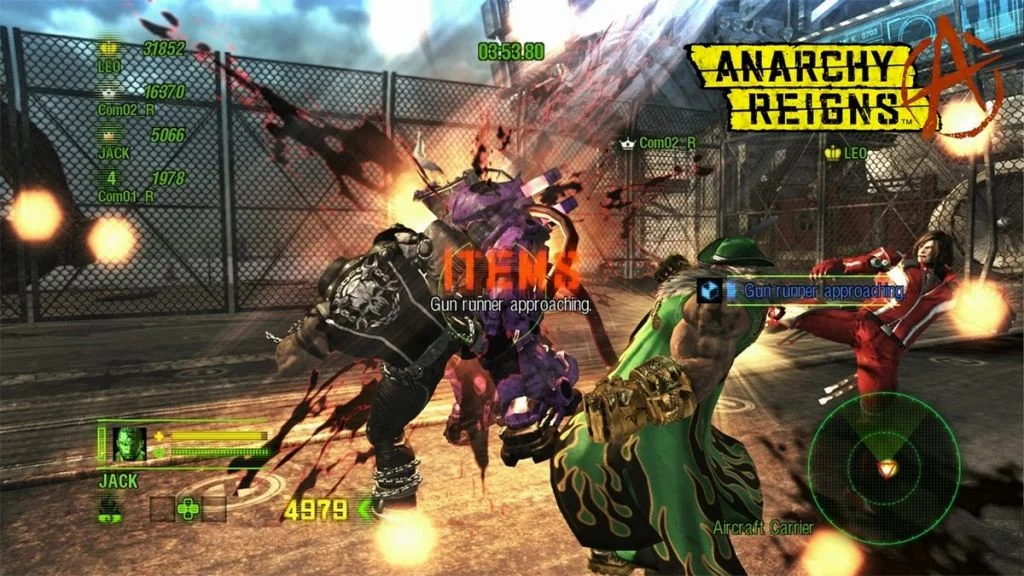Select Com01_R's row on the scoreboard
This screenshot has width=1024, height=576.
(x=141, y=187)
